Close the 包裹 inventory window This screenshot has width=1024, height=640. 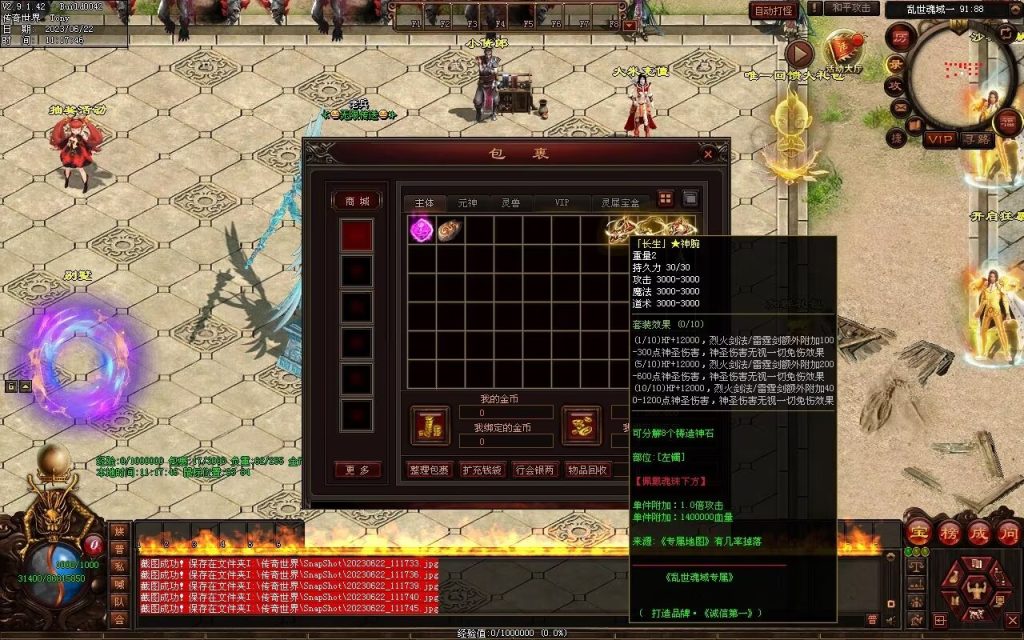tap(708, 154)
